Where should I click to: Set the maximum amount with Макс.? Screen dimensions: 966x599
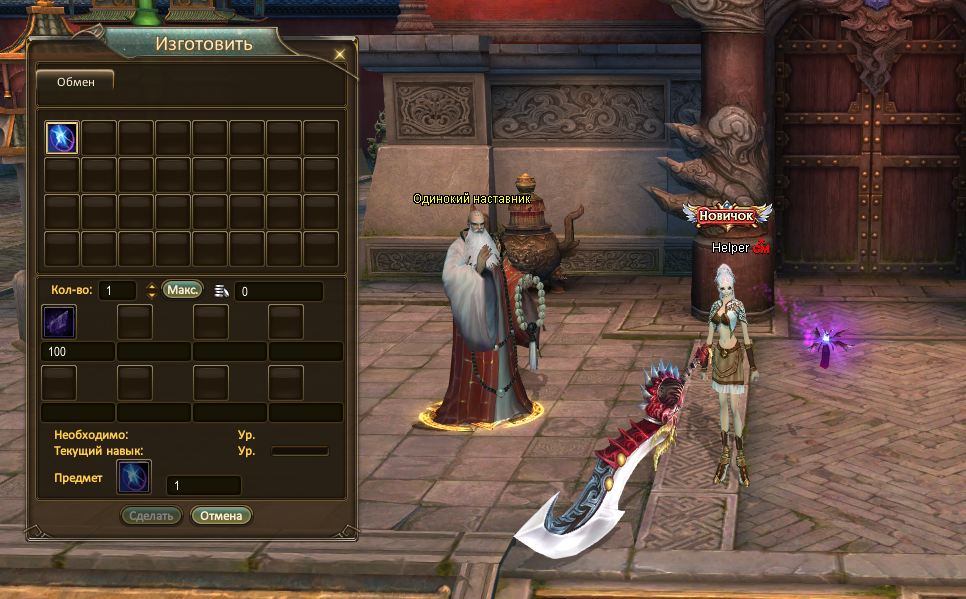click(x=182, y=290)
